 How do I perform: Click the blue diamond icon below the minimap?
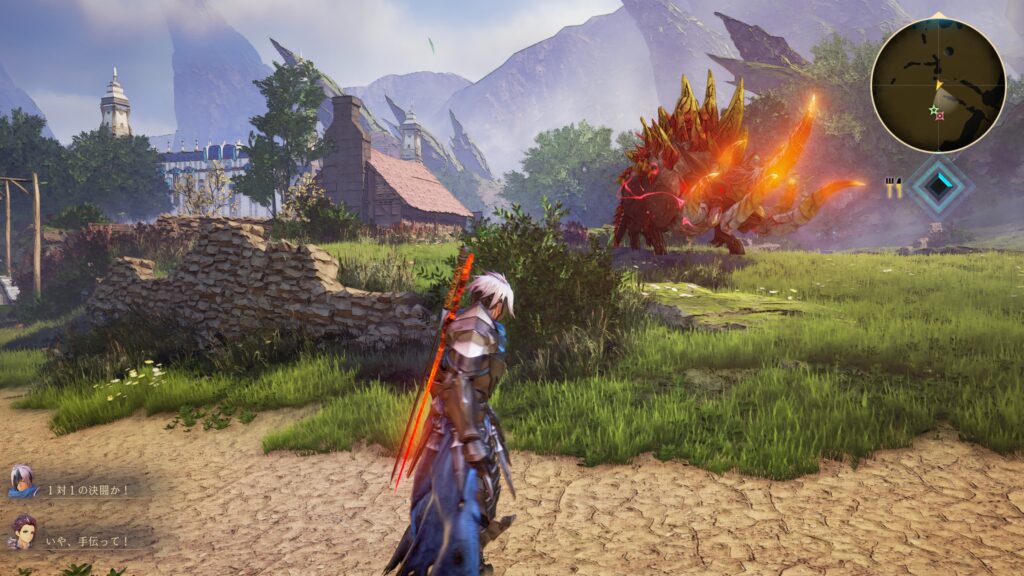[x=938, y=184]
